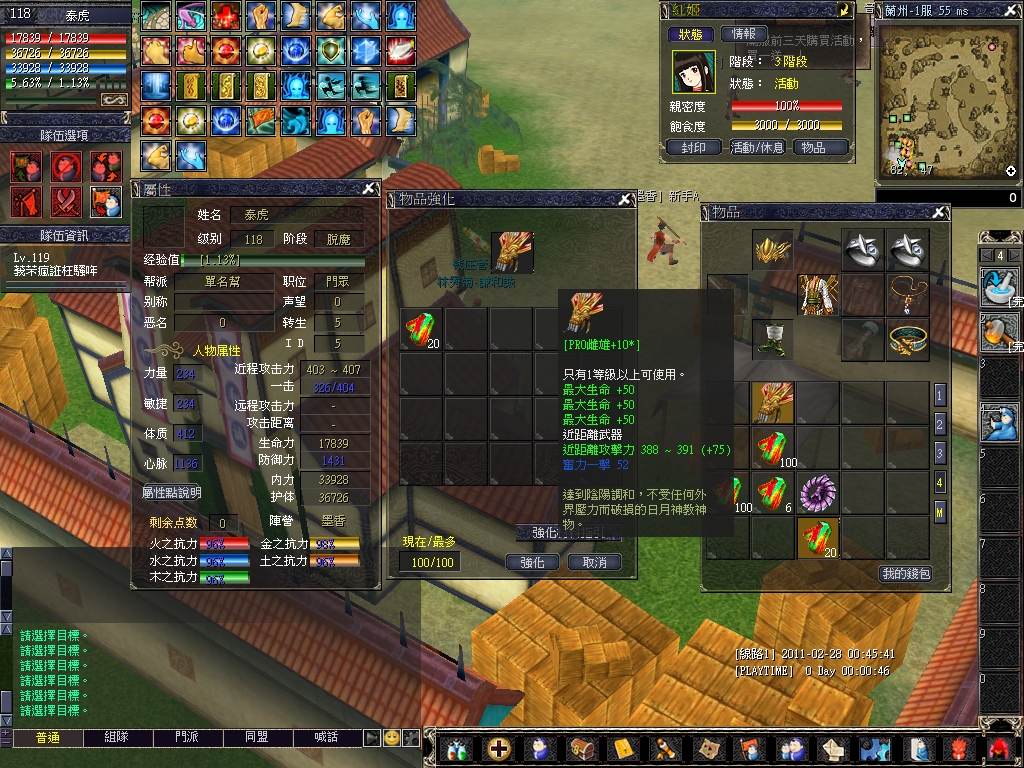Switch chat channel to 組隊
1024x768 pixels.
[x=119, y=737]
